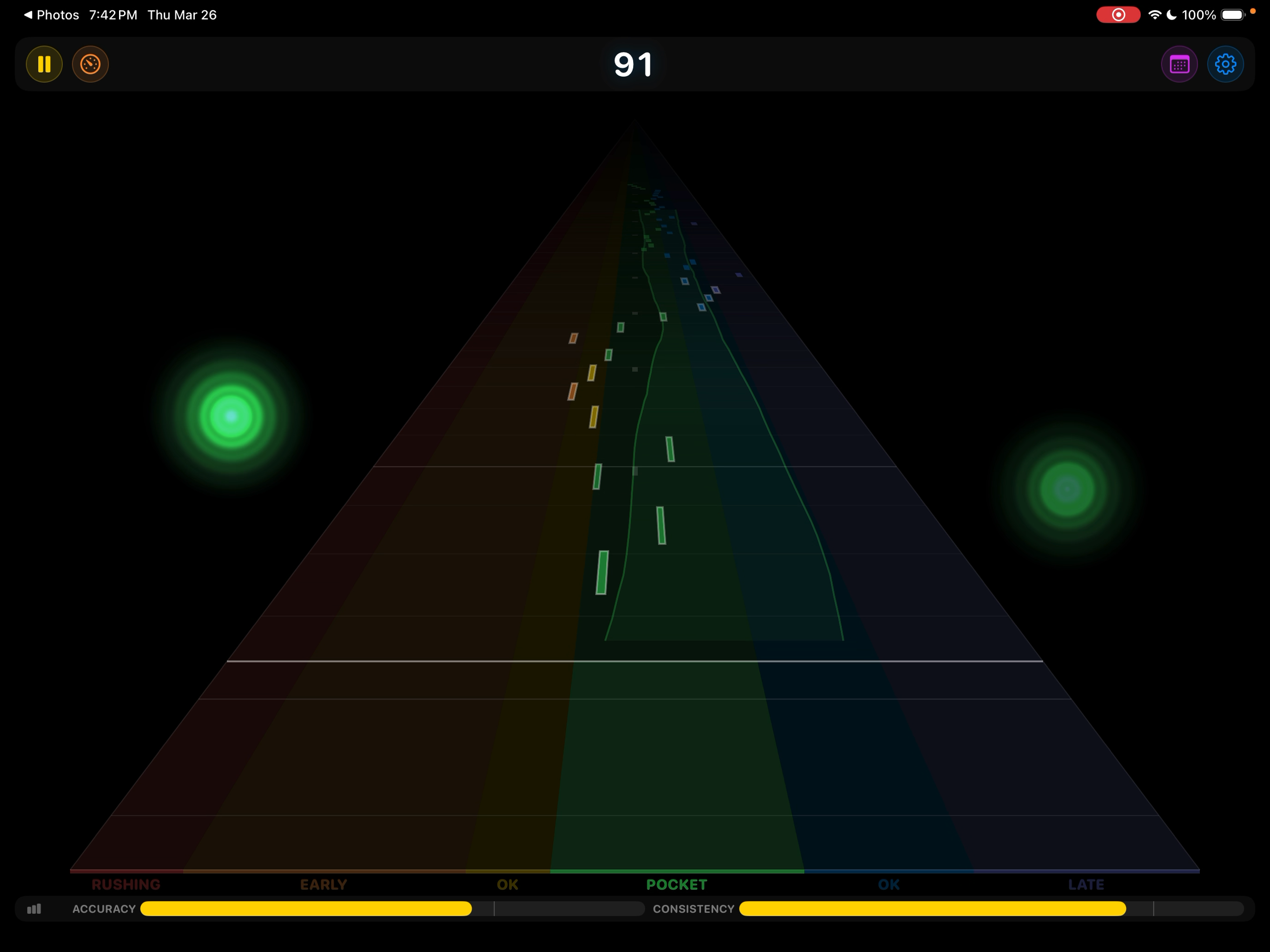Tap the EARLY zone label
The image size is (1270, 952).
(x=323, y=884)
